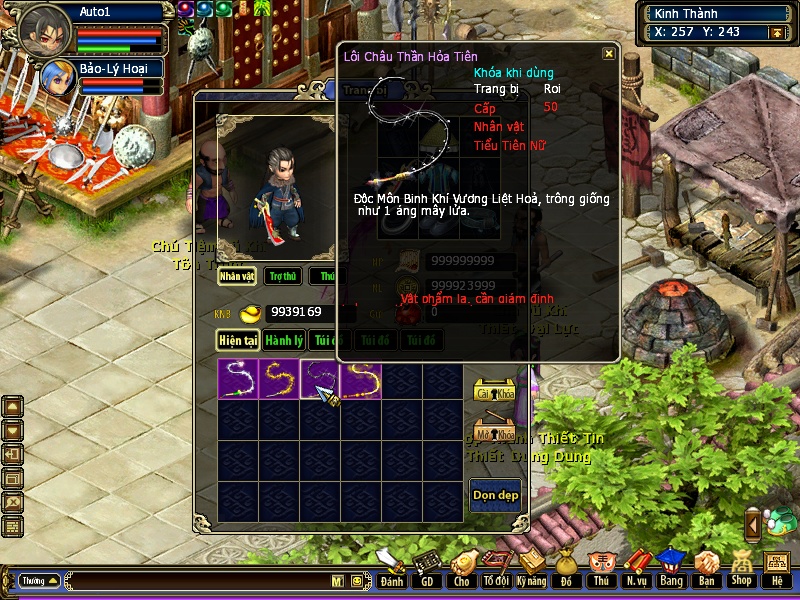800x600 pixels.
Task: Open the Thường chat channel dropdown
Action: pos(40,580)
